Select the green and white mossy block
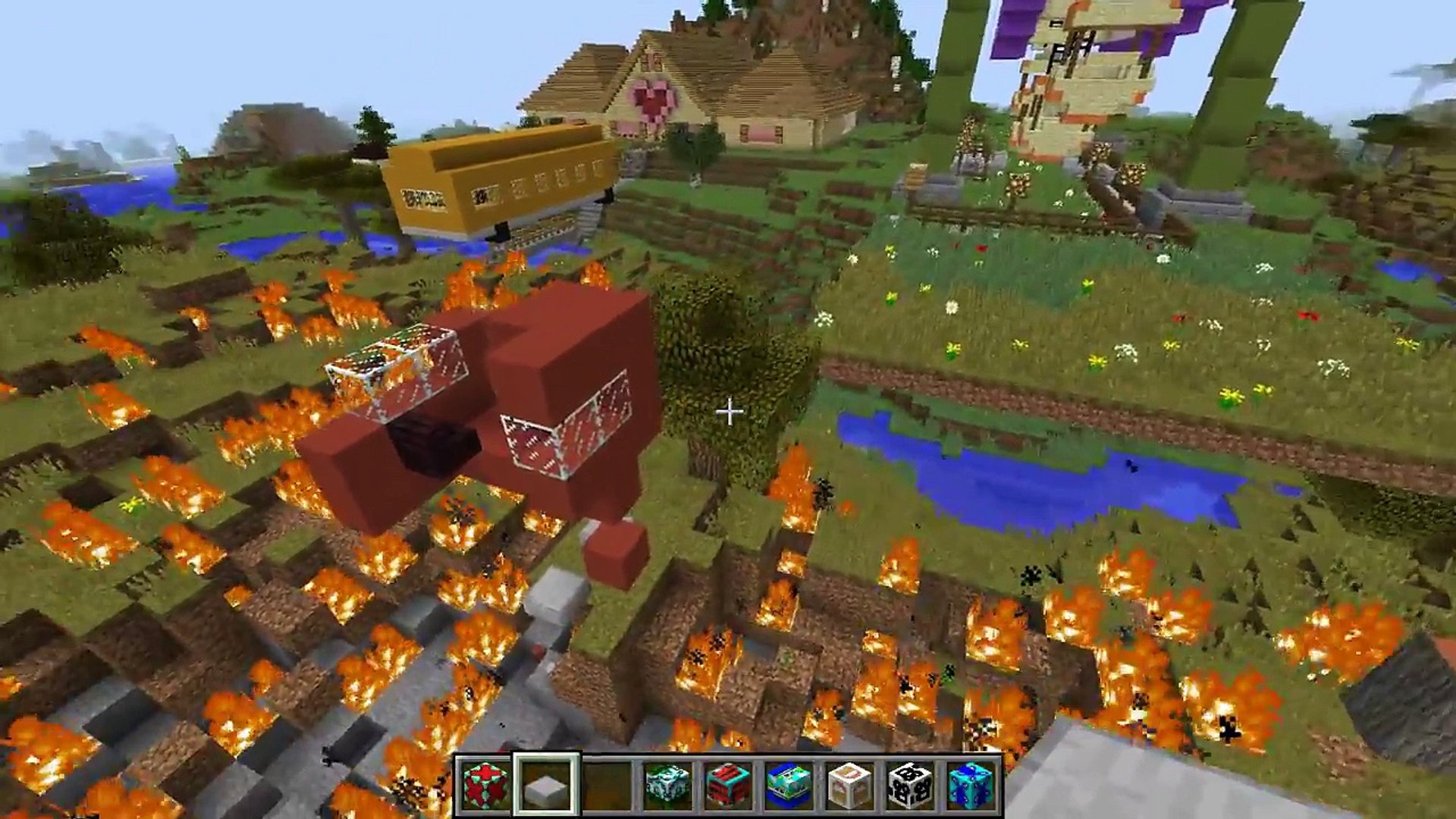 click(x=667, y=784)
